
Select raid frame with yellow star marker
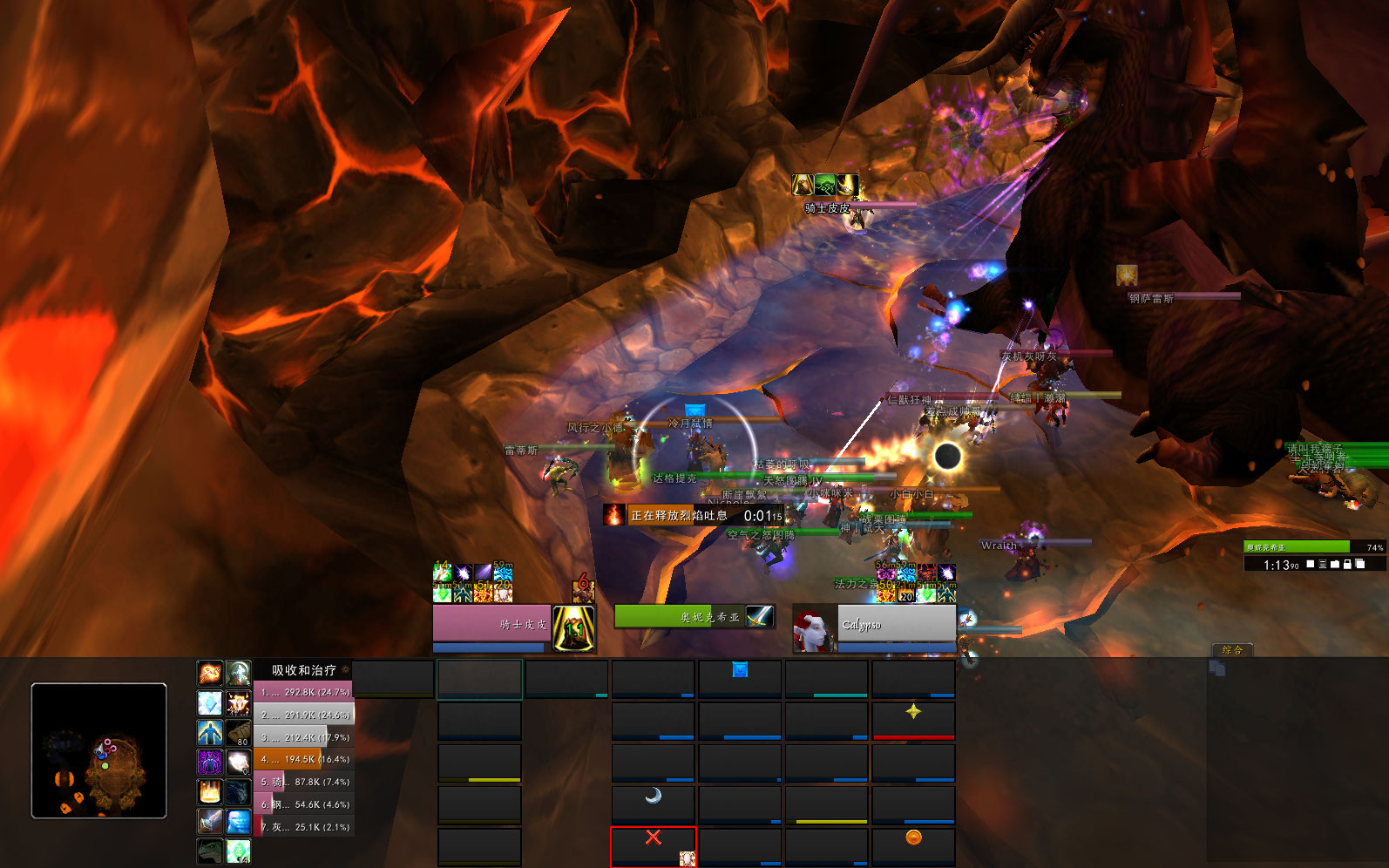point(913,720)
